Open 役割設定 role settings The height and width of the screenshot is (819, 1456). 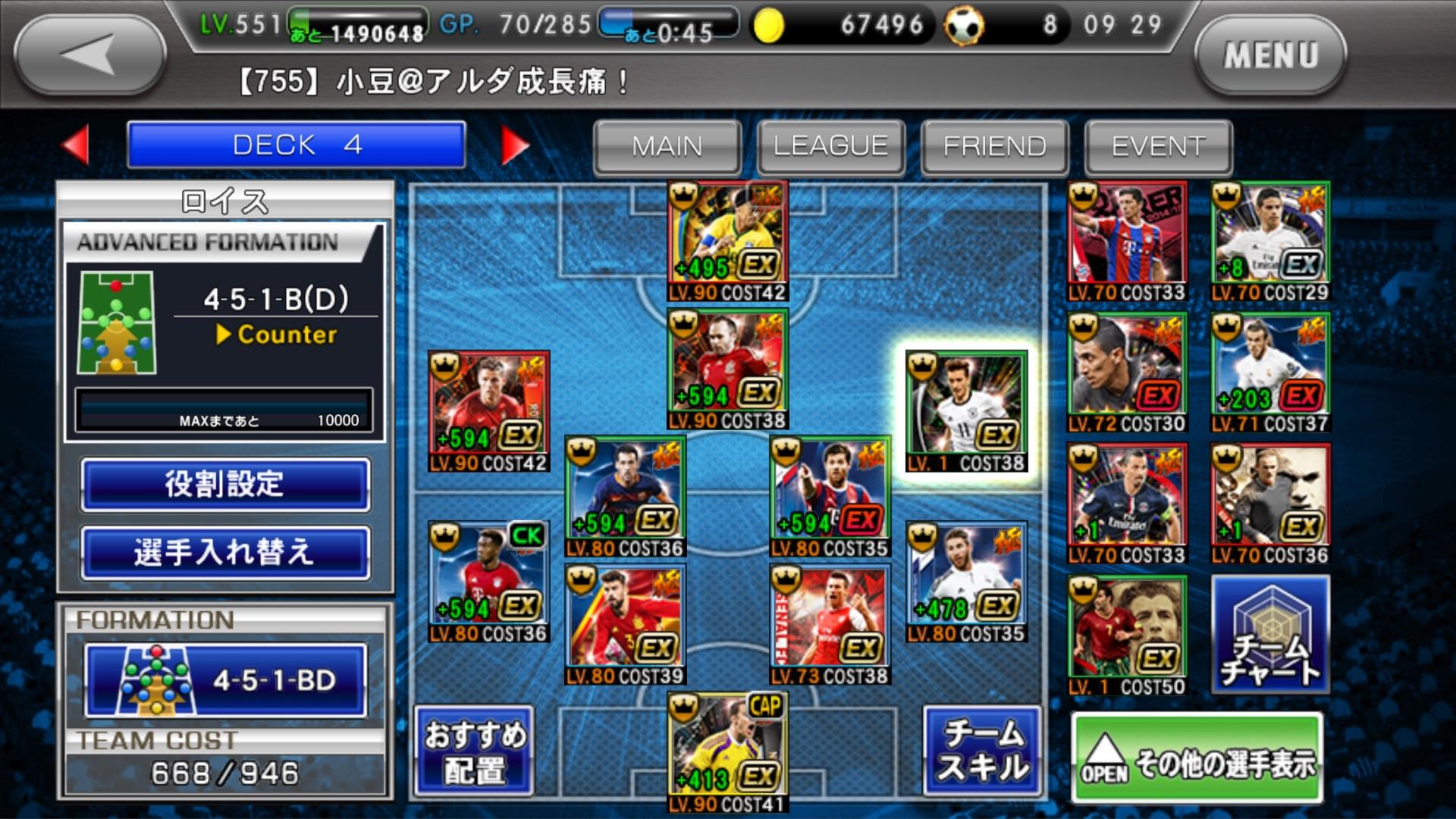pyautogui.click(x=225, y=484)
